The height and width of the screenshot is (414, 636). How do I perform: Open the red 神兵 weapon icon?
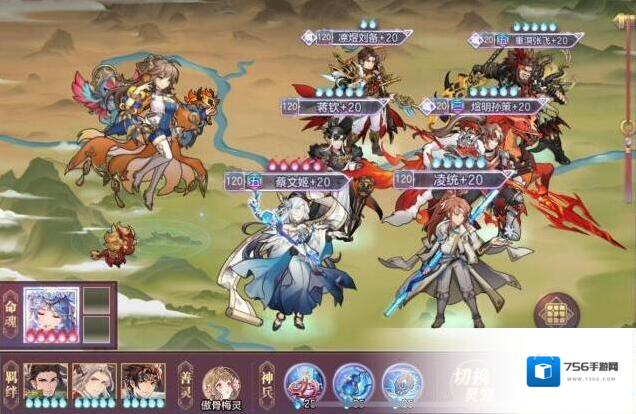tap(304, 382)
